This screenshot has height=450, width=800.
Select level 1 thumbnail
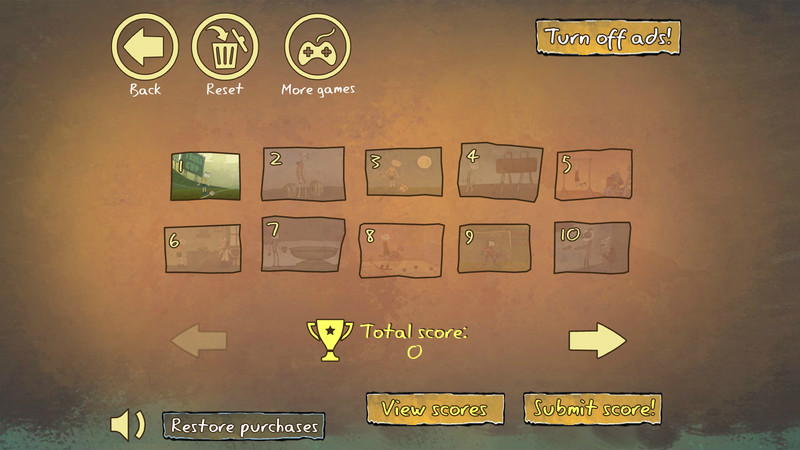(x=206, y=175)
